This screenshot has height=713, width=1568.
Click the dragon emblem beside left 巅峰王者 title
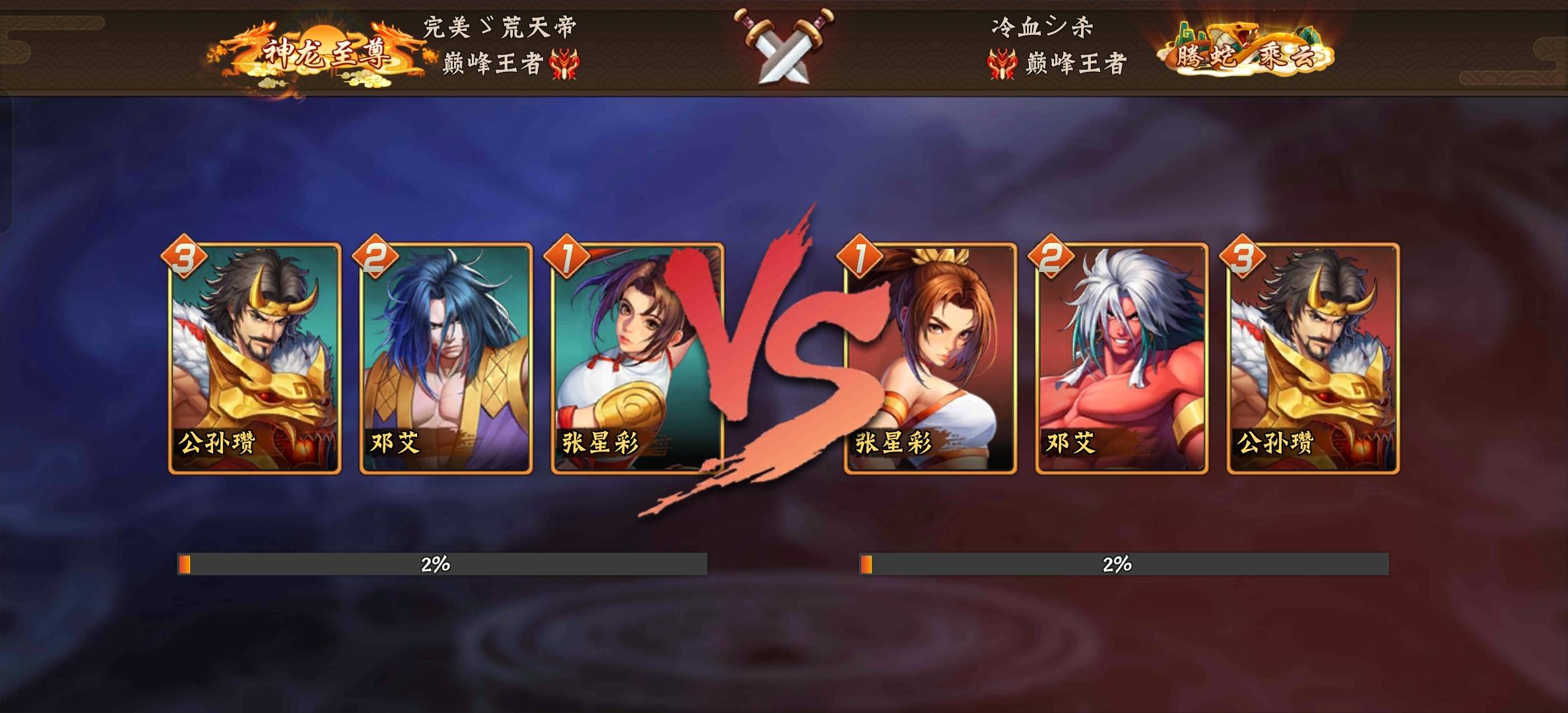pos(564,63)
